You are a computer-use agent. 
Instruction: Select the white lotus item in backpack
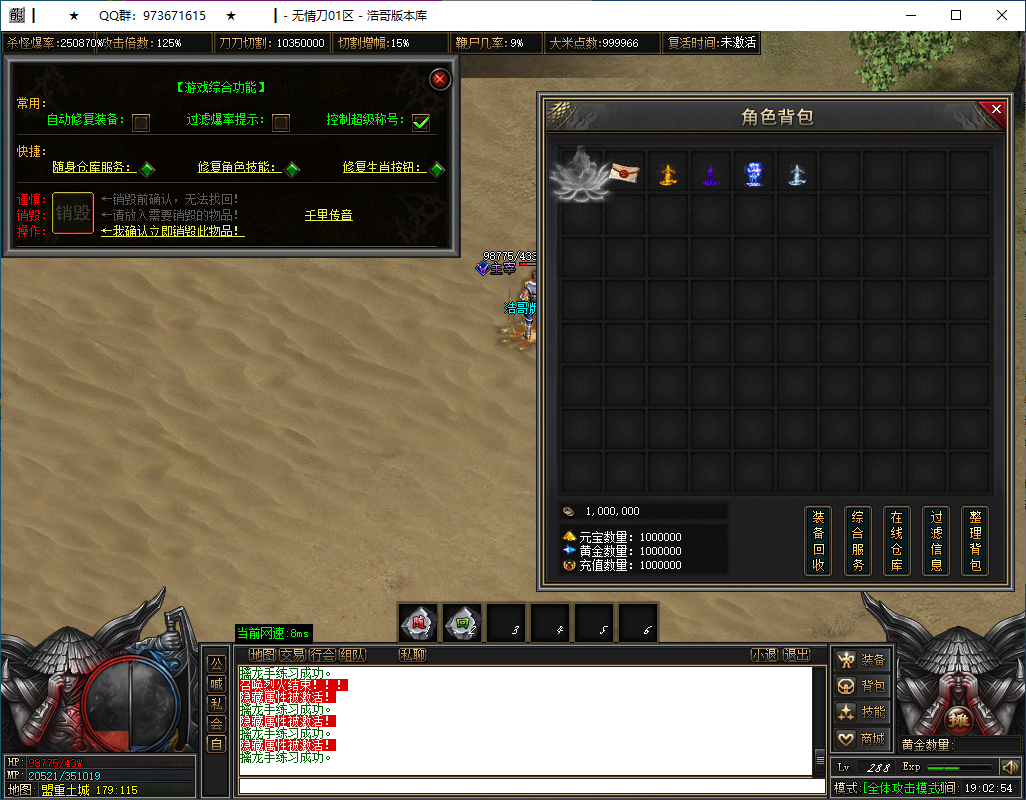pyautogui.click(x=581, y=174)
